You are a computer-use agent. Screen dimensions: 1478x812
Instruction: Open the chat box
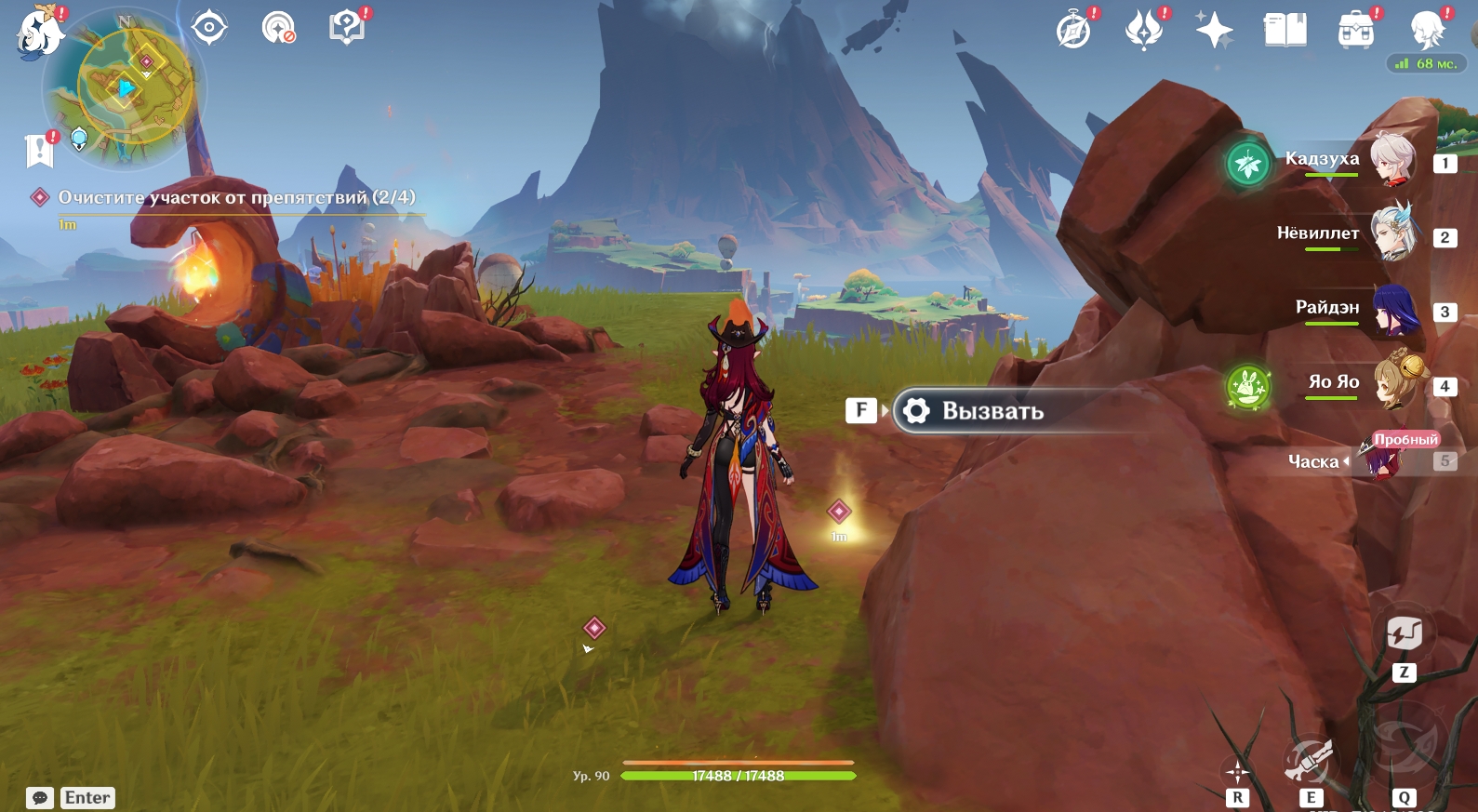[x=40, y=798]
